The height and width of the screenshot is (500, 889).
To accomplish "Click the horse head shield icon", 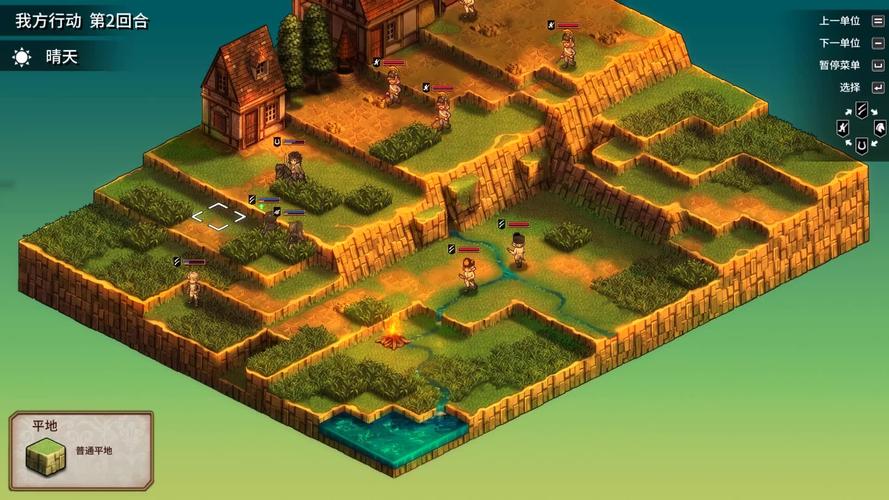I will click(879, 128).
